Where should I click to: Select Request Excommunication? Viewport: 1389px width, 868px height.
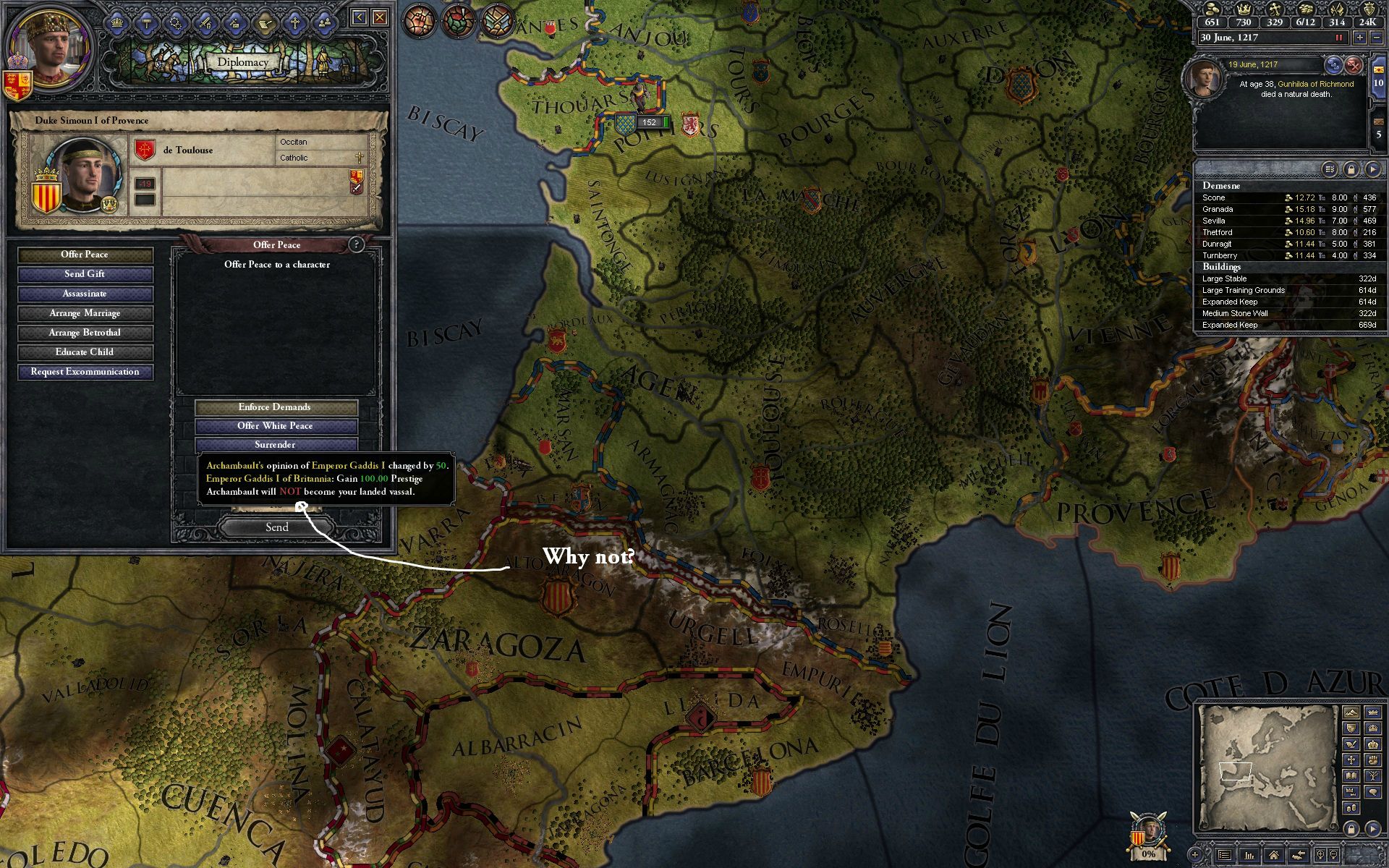coord(85,372)
